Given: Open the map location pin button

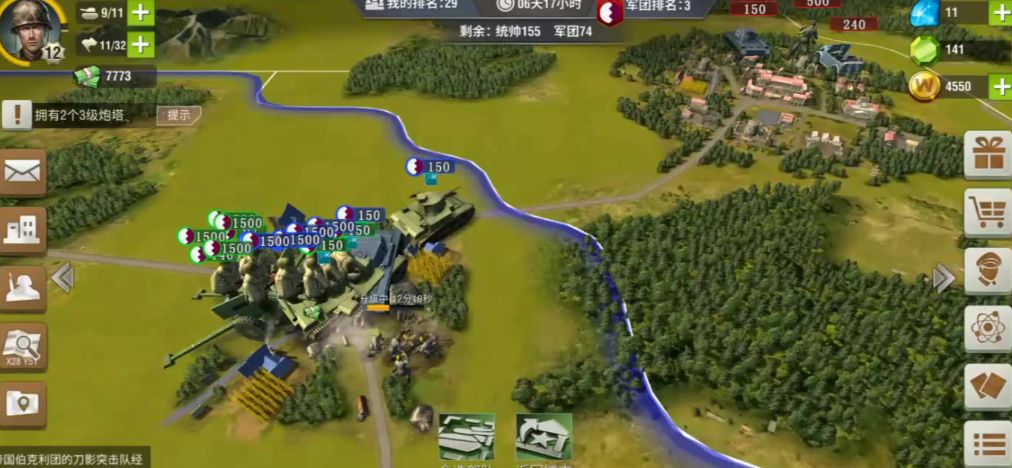Looking at the screenshot, I should point(22,404).
